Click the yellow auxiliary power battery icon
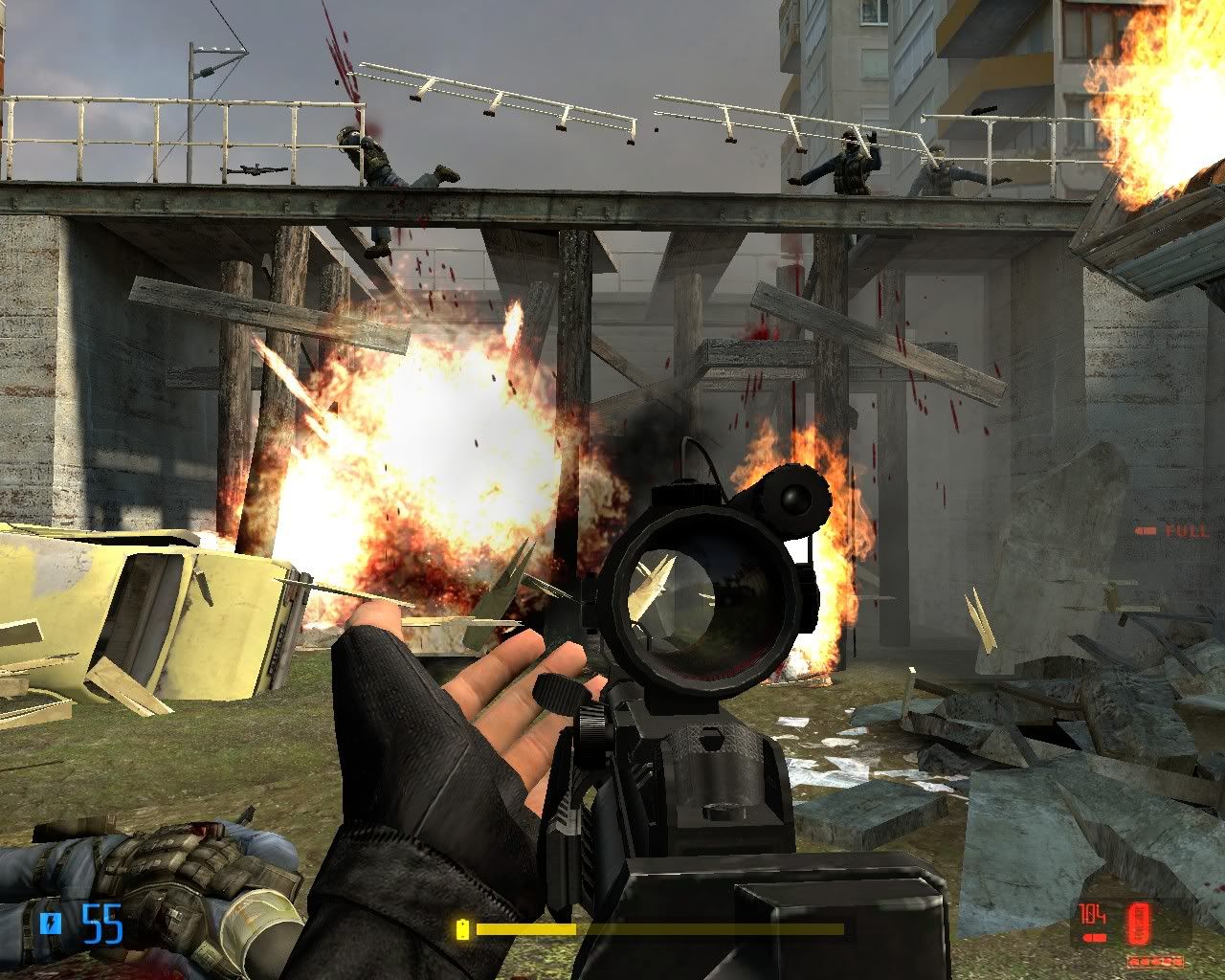Screen dimensions: 1225x980 tap(464, 928)
